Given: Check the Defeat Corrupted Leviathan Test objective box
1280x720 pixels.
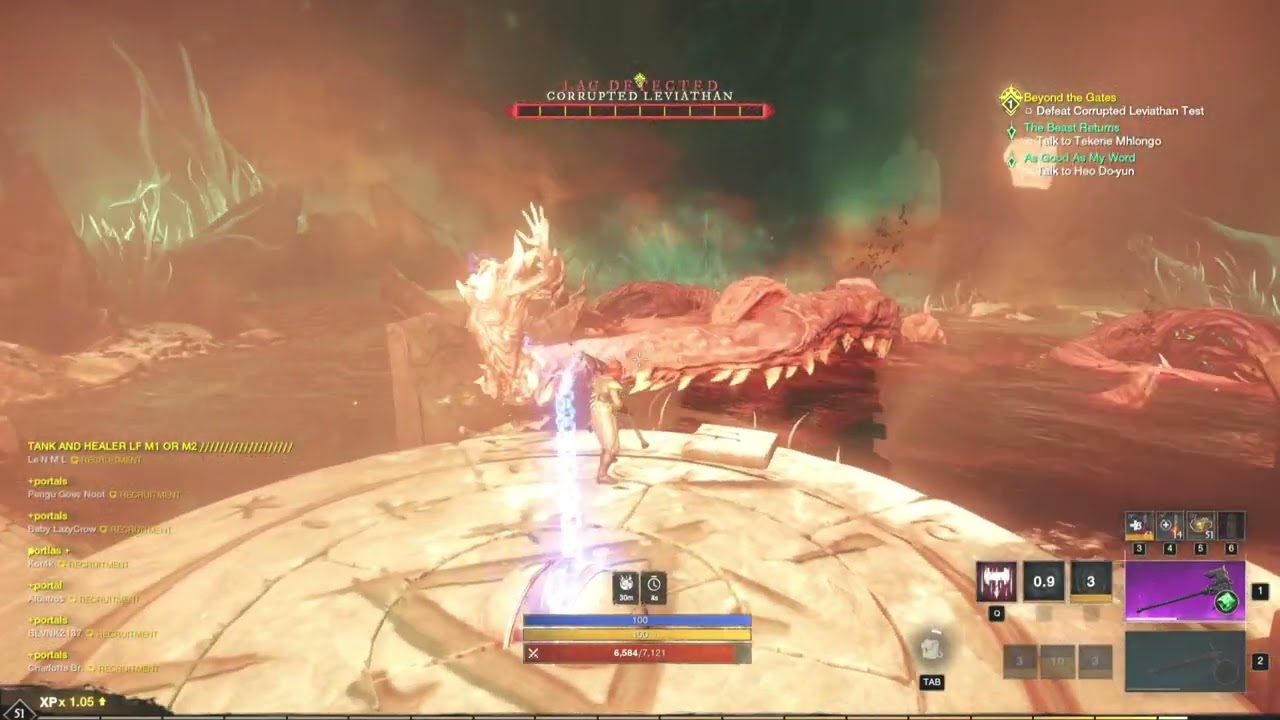Looking at the screenshot, I should pyautogui.click(x=1029, y=111).
